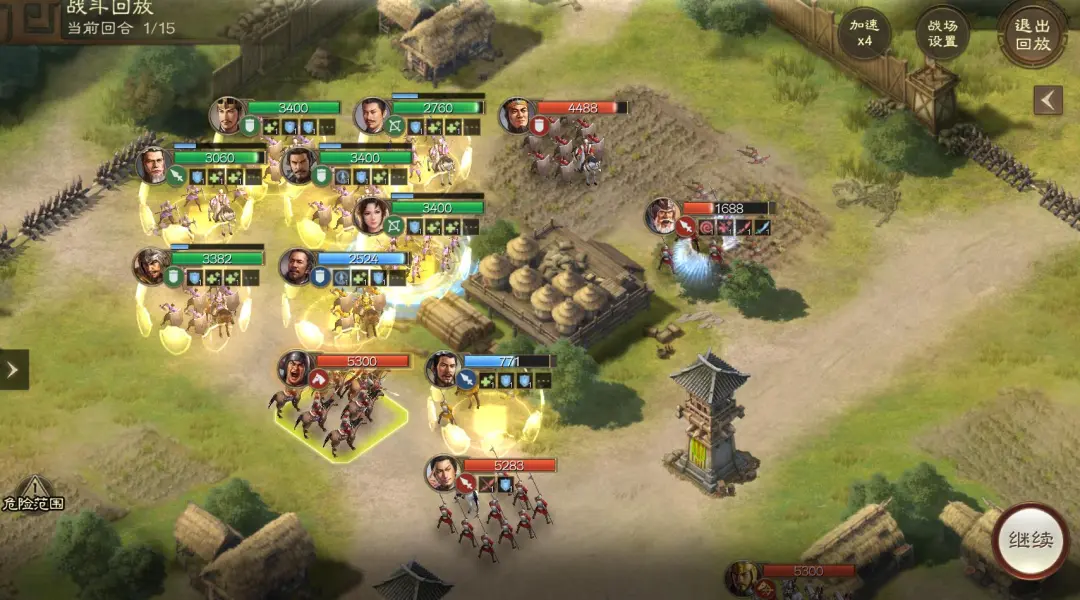This screenshot has width=1080, height=600.
Task: Select the blue general with 2524 troops
Action: [297, 266]
